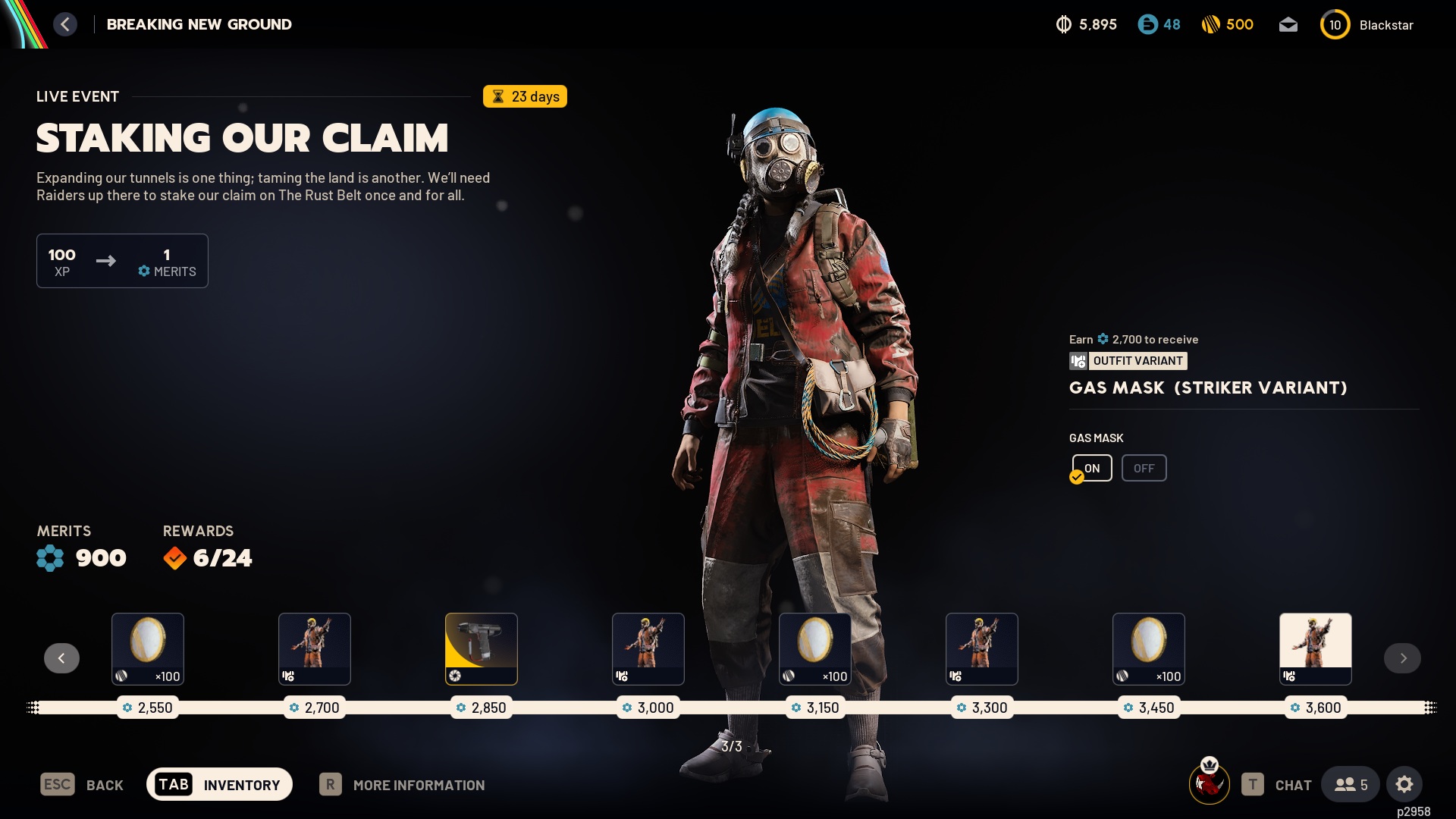
Task: Open the Blackstar player profile
Action: coord(1367,25)
